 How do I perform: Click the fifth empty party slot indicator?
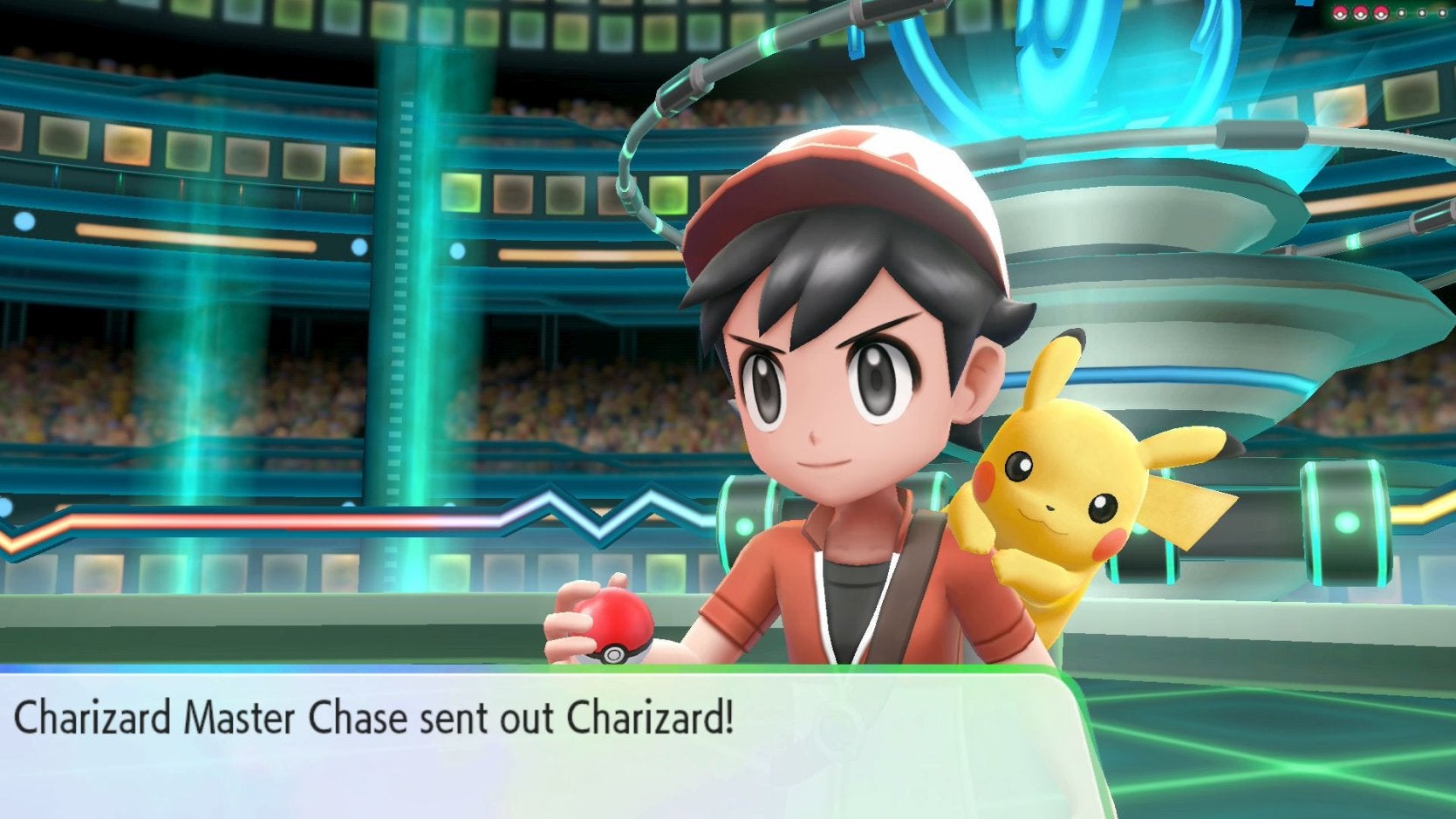(x=1421, y=13)
